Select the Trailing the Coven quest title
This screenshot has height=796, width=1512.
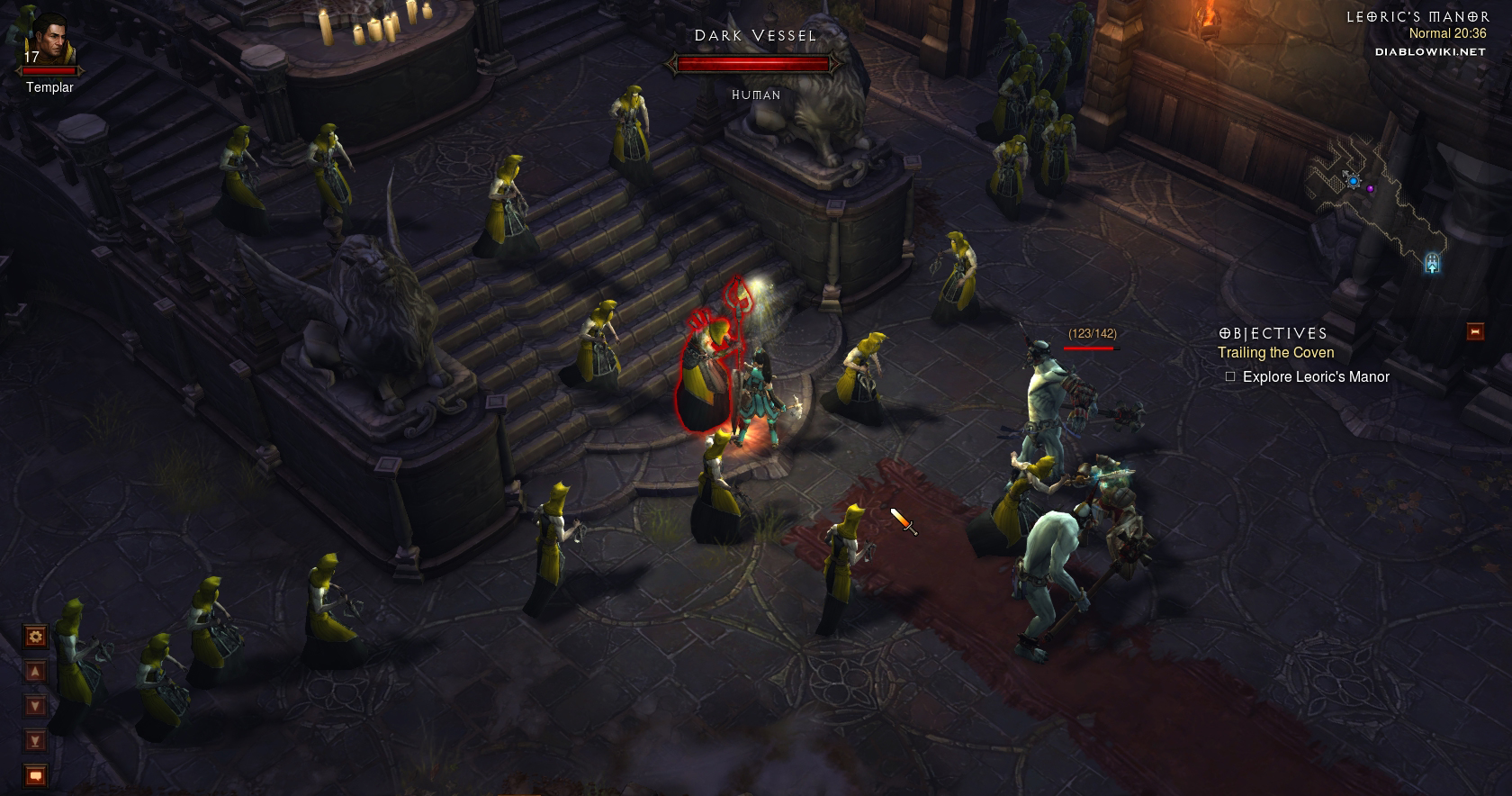point(1275,353)
